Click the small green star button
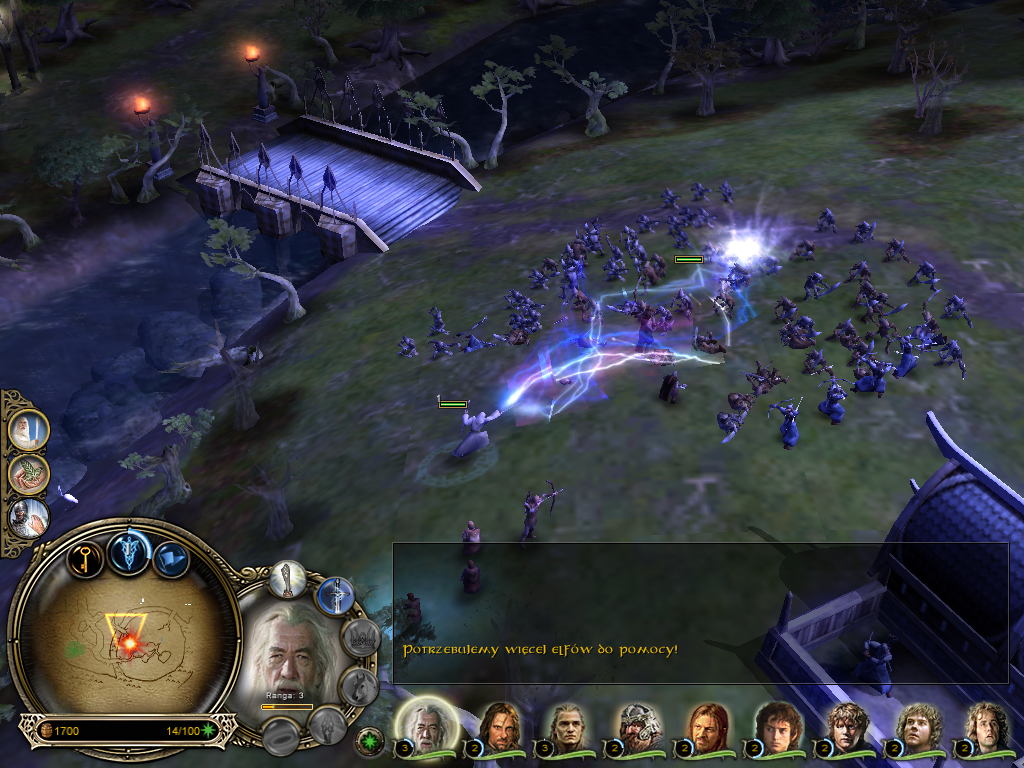Screen dimensions: 1024x768 click(x=369, y=741)
